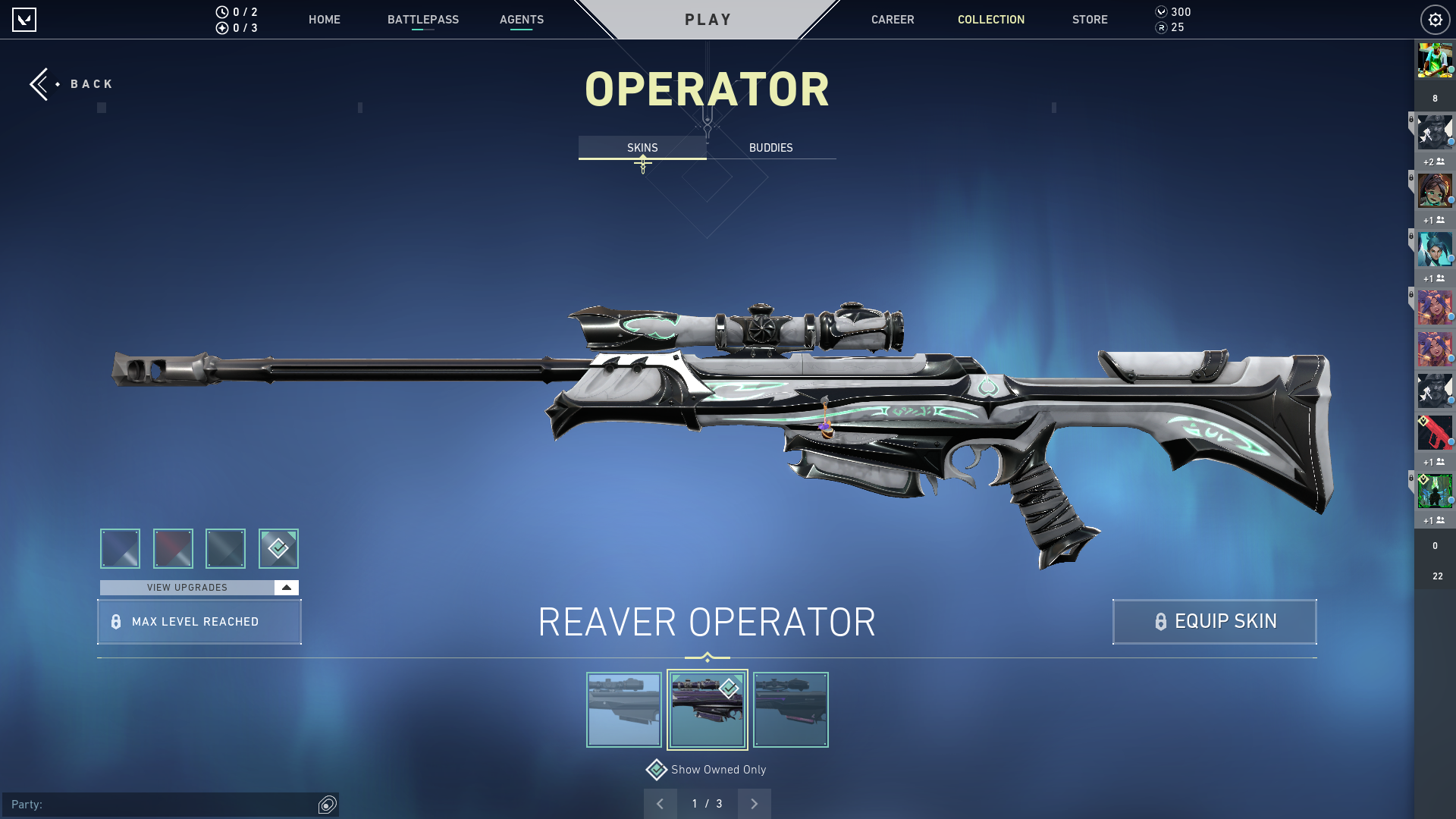Open the HOME menu
1456x819 pixels.
tap(325, 20)
